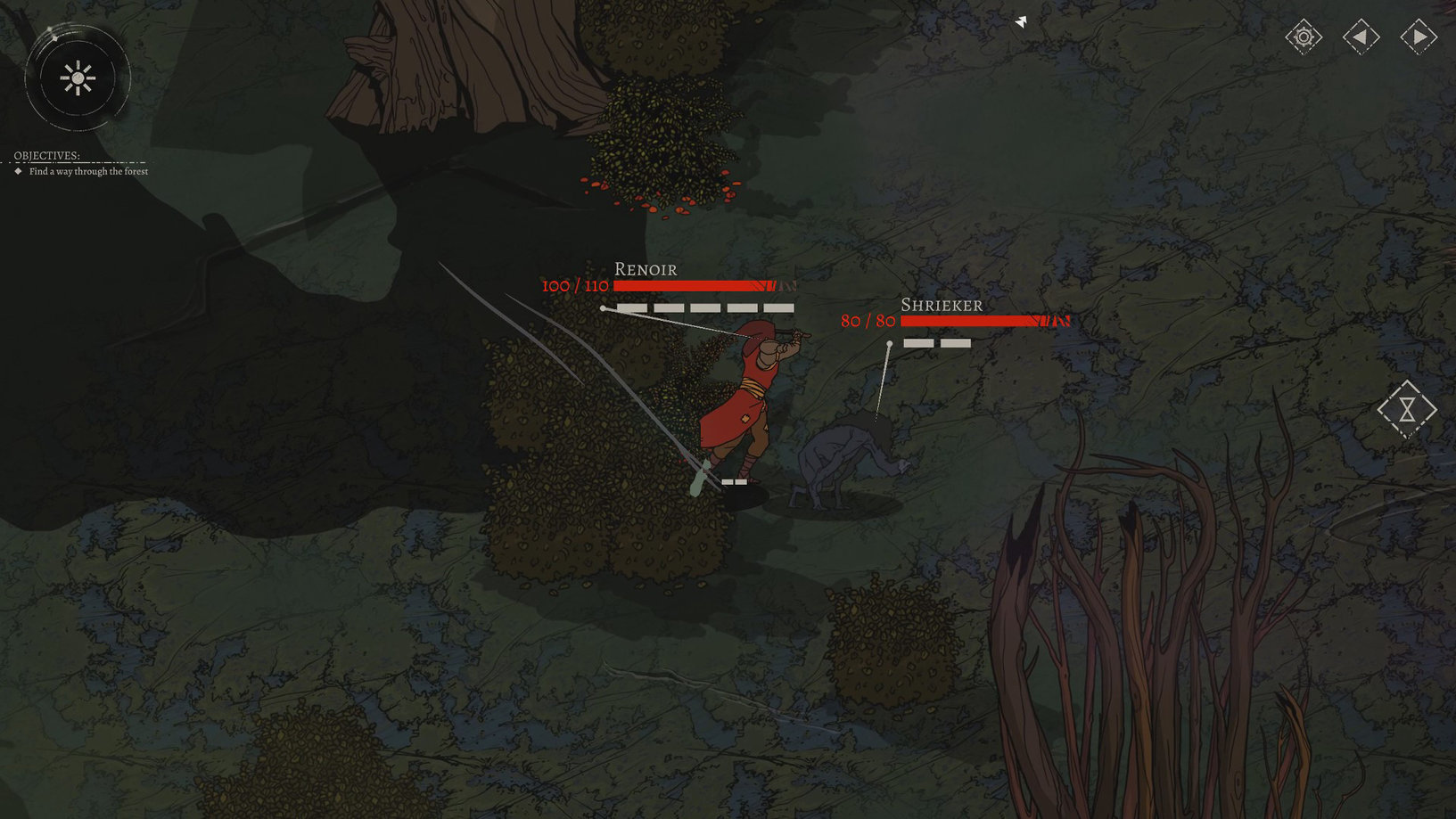
Task: Click the right arrow diamond button
Action: [x=1419, y=37]
